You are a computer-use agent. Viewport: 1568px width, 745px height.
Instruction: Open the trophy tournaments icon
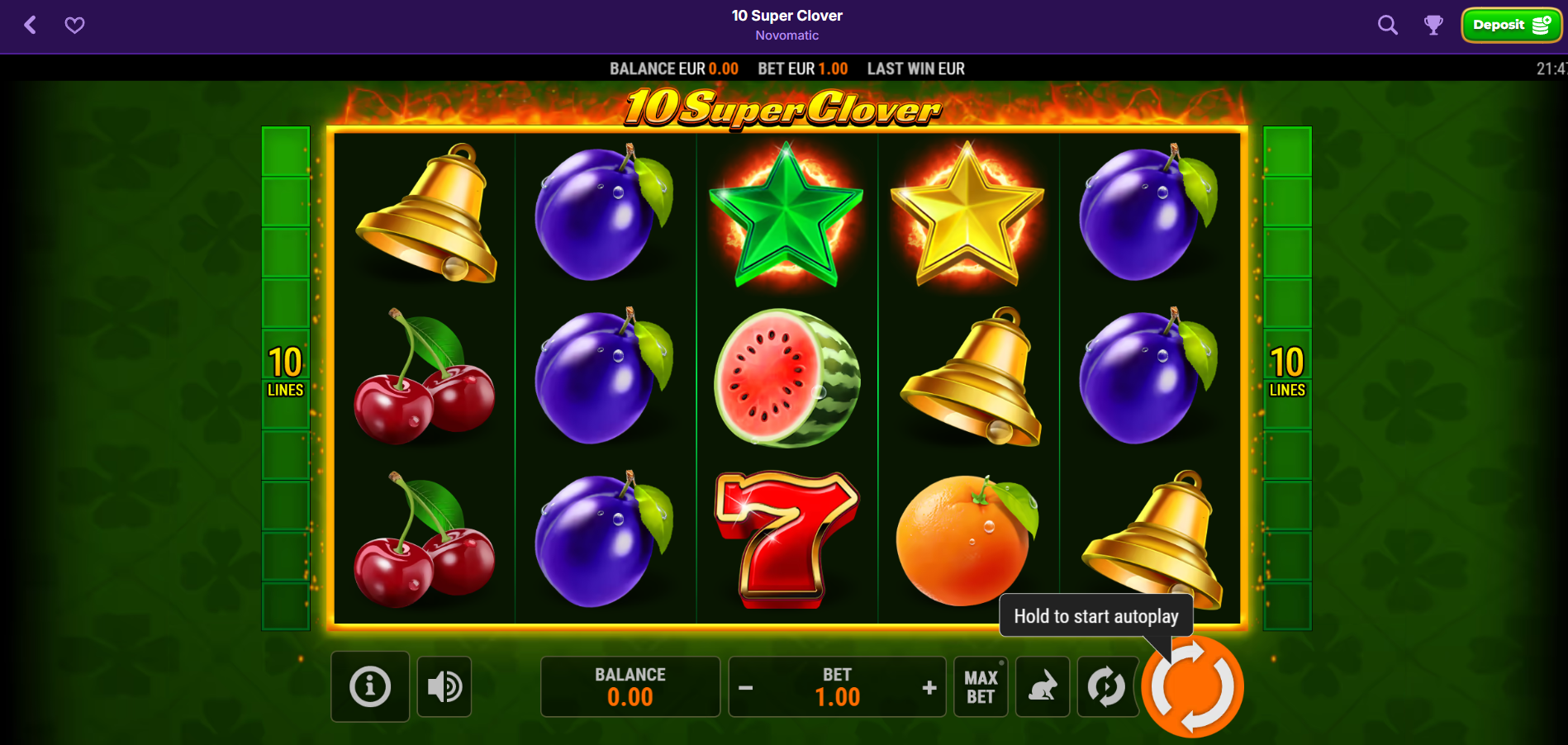tap(1433, 25)
